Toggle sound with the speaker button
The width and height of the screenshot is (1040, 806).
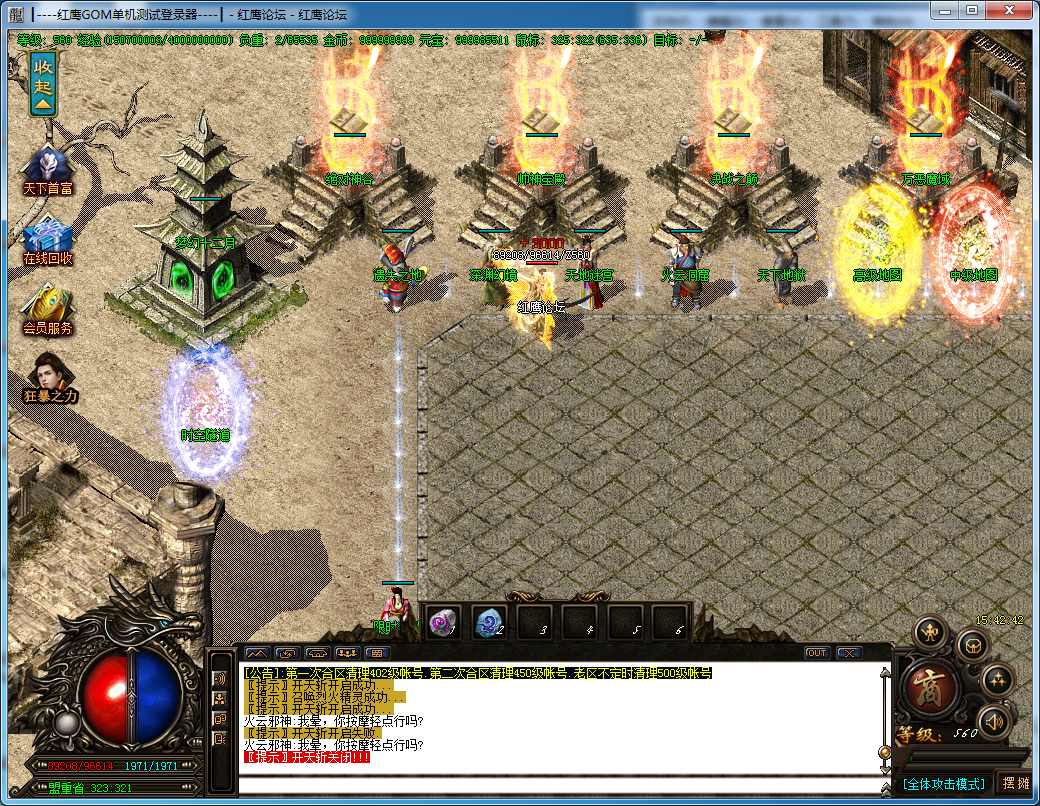click(994, 720)
